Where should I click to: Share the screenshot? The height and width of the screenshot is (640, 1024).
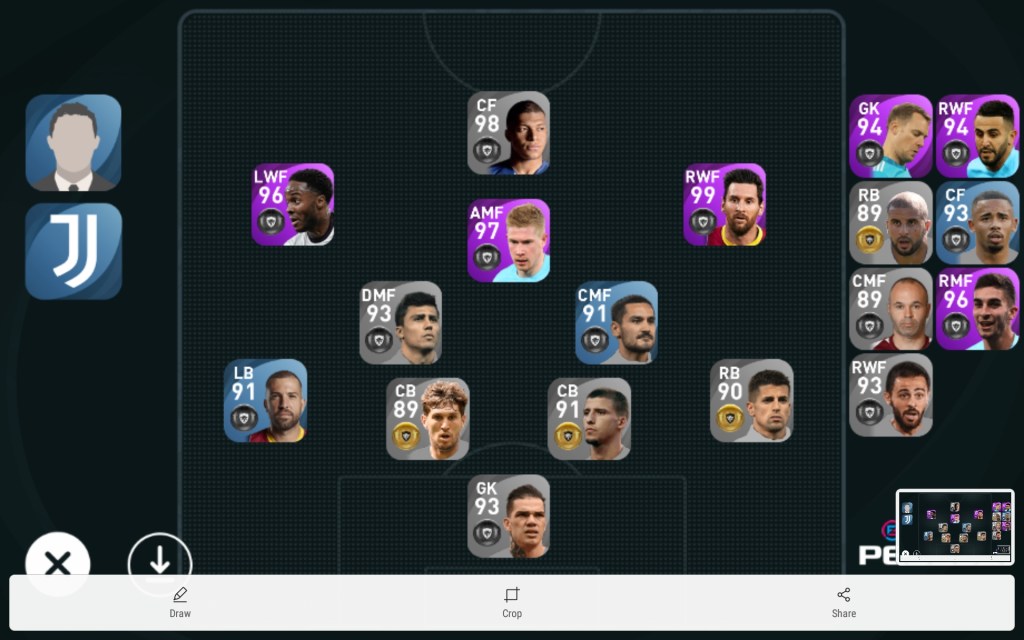coord(844,602)
